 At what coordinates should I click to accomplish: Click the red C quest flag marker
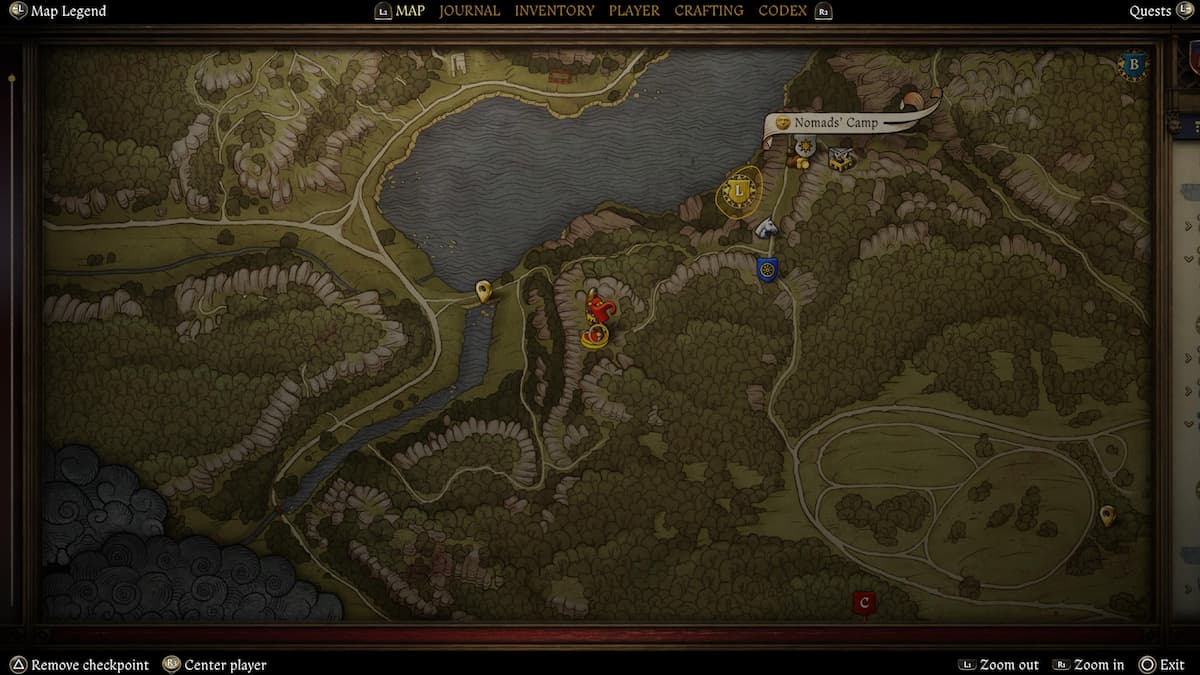point(865,603)
